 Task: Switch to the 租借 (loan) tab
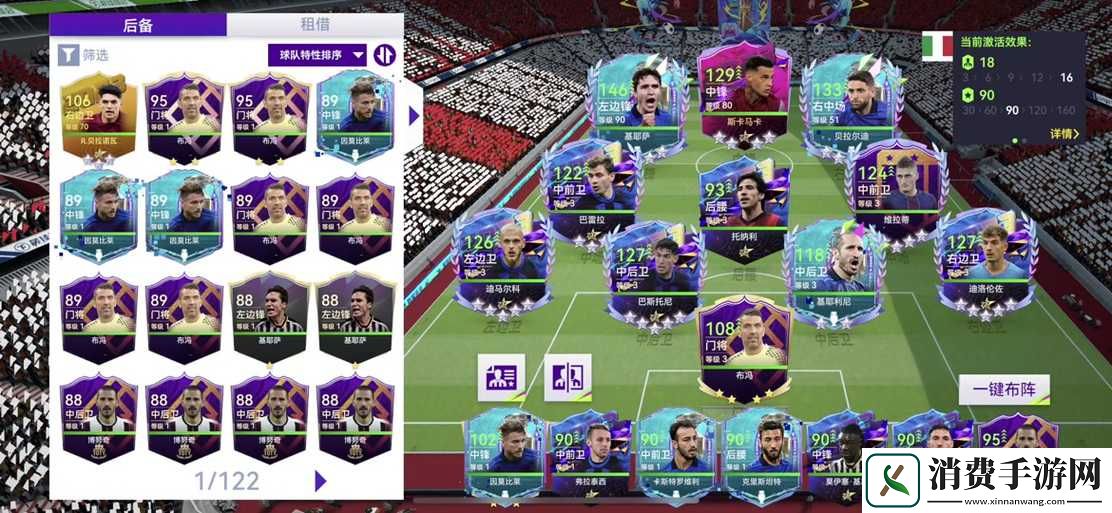coord(315,25)
